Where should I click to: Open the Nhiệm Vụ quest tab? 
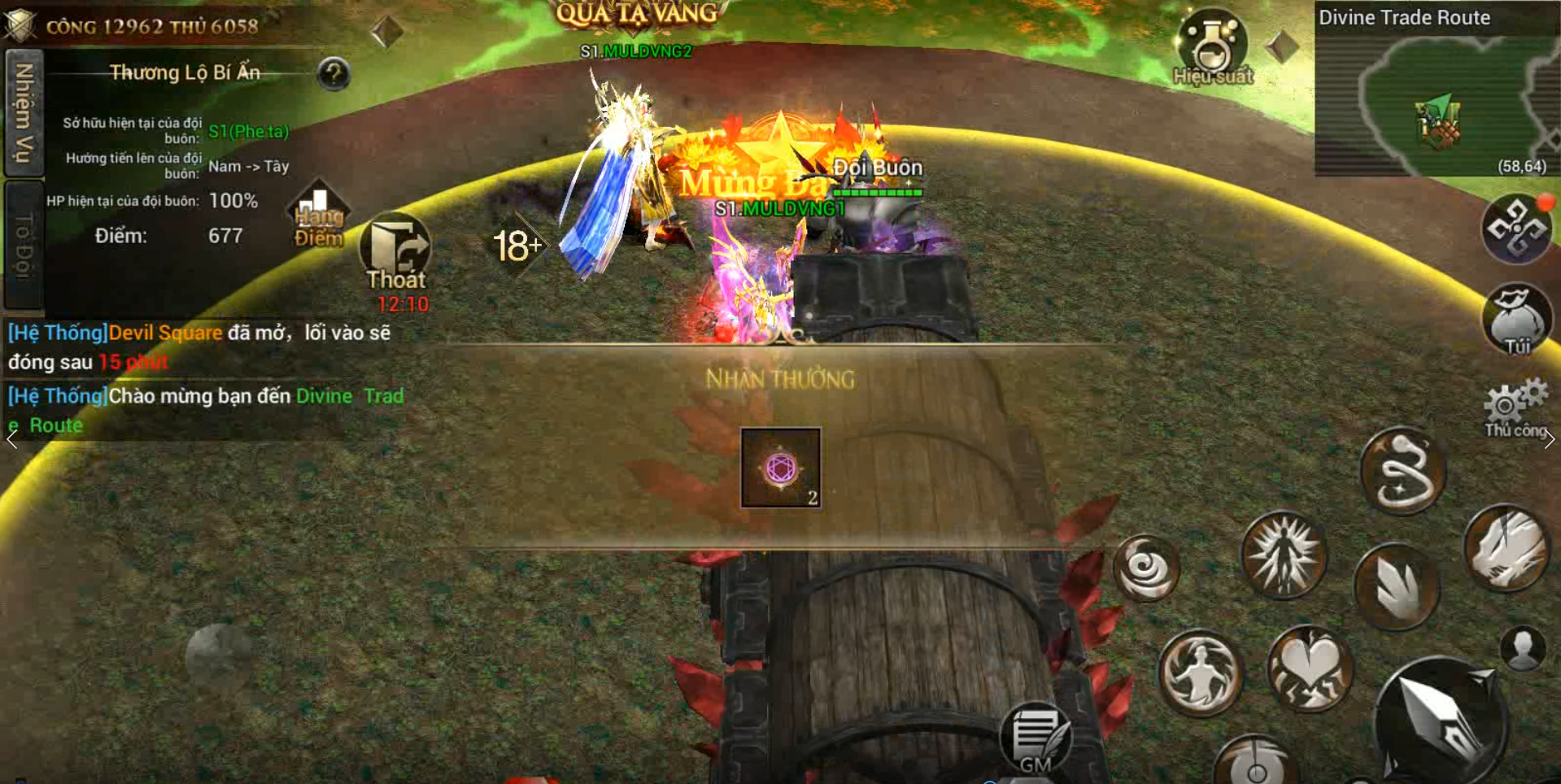[x=24, y=112]
